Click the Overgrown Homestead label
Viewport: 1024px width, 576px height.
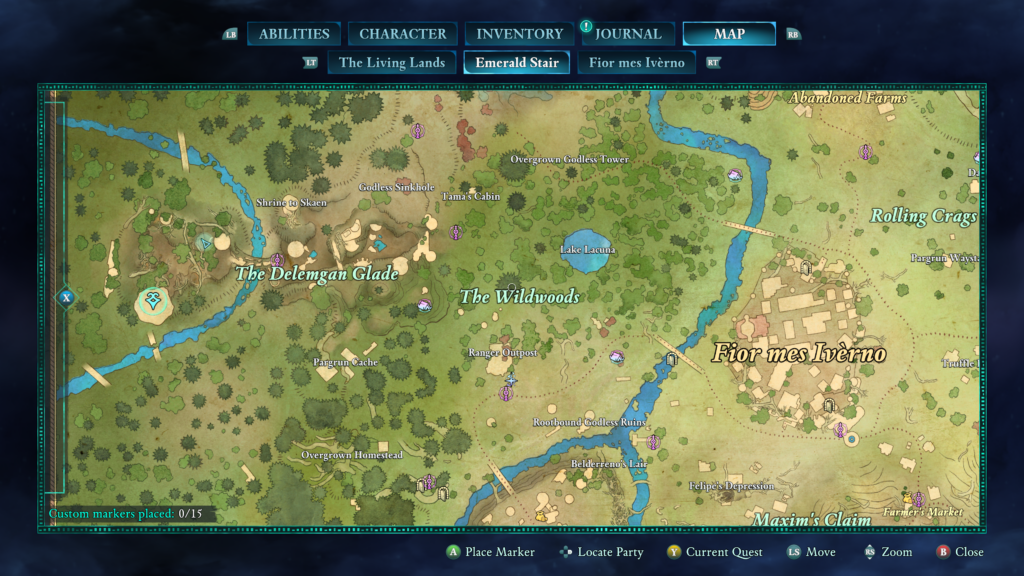(352, 455)
